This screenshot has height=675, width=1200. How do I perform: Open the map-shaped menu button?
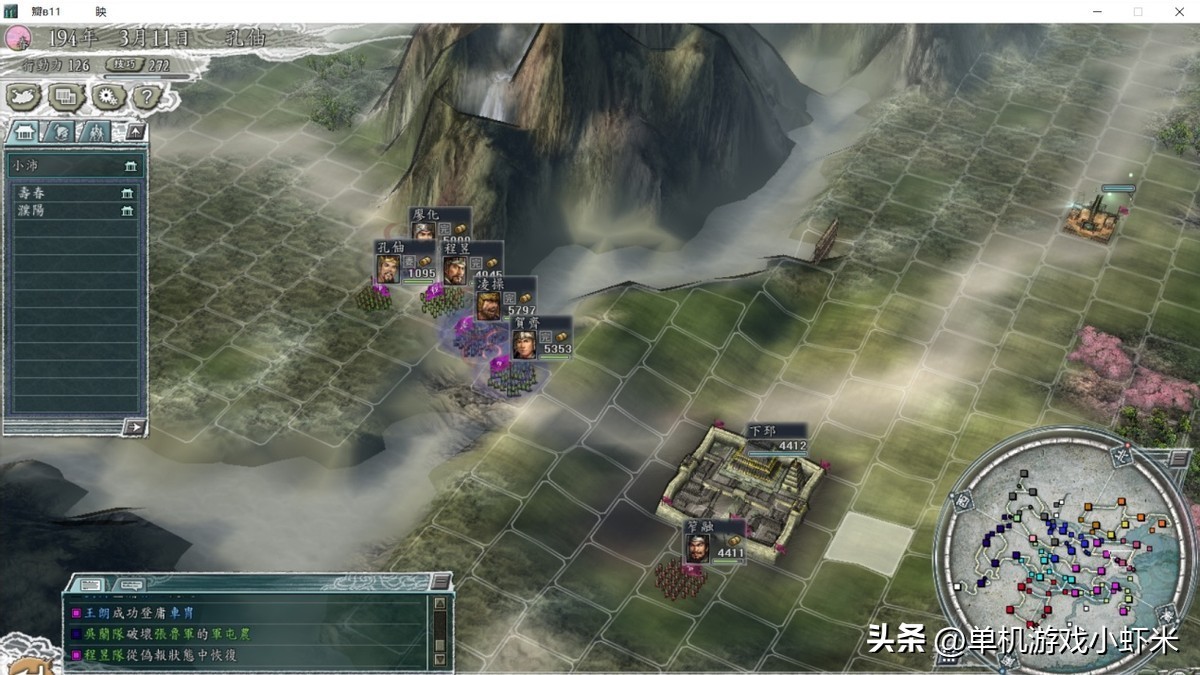pyautogui.click(x=23, y=96)
